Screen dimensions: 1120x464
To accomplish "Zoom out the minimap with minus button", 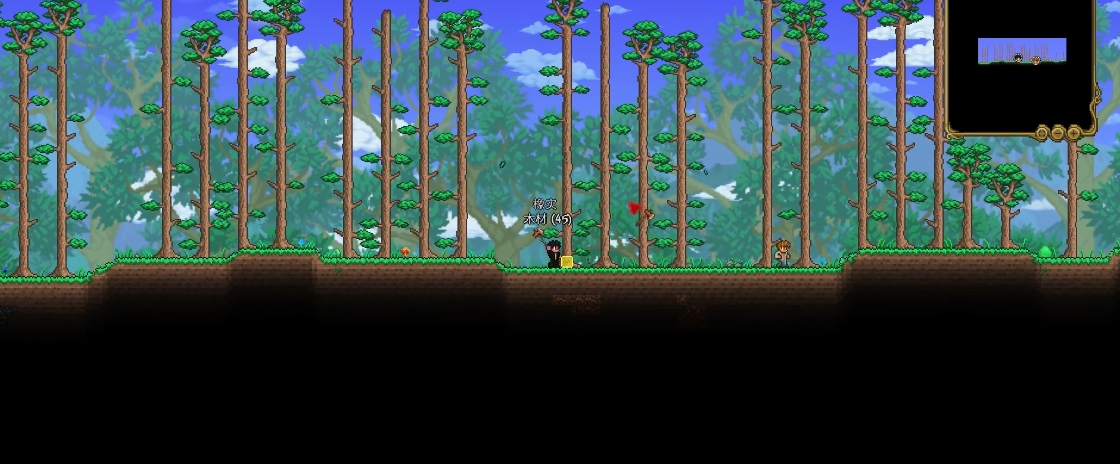I will pos(1058,132).
